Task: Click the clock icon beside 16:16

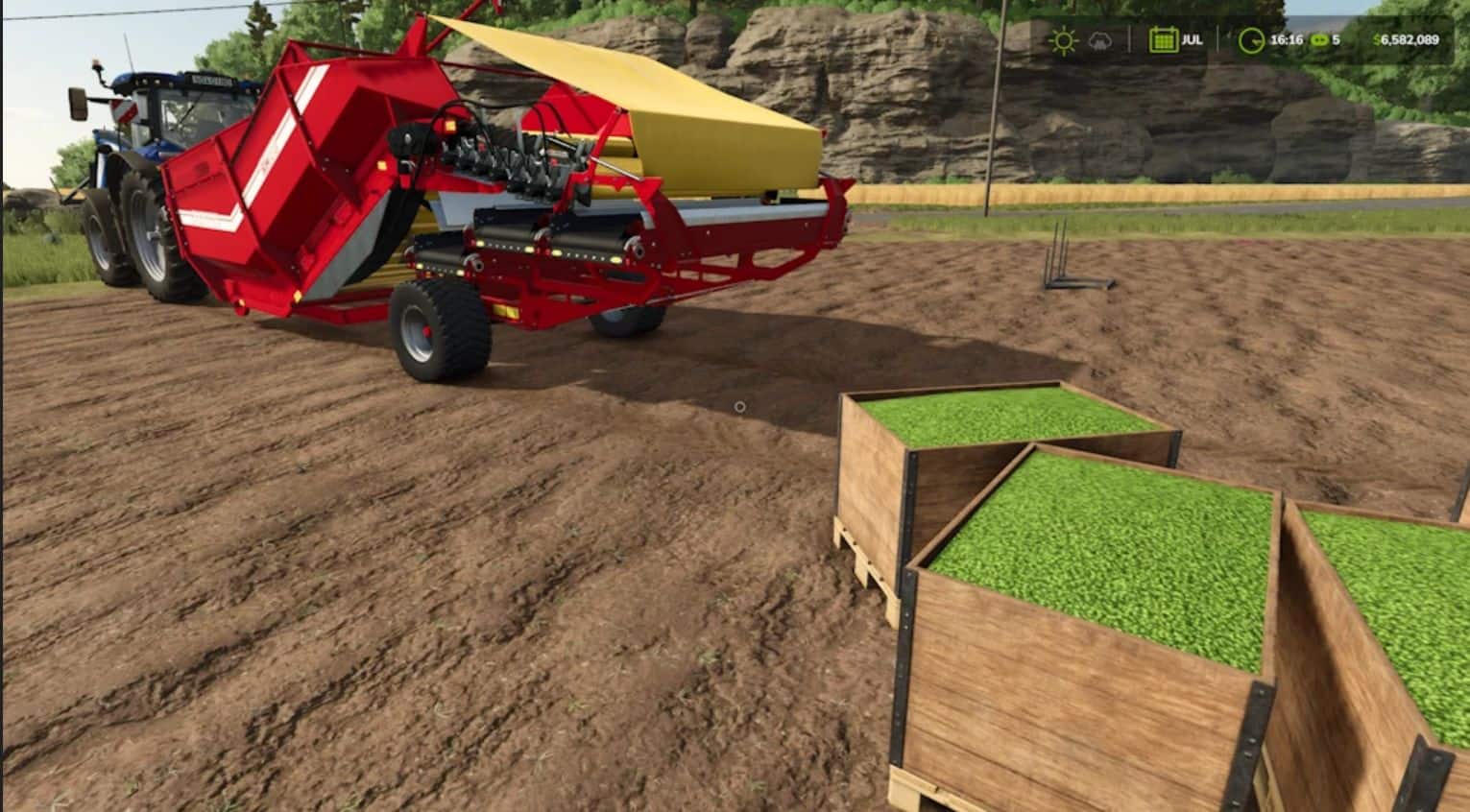Action: point(1249,41)
